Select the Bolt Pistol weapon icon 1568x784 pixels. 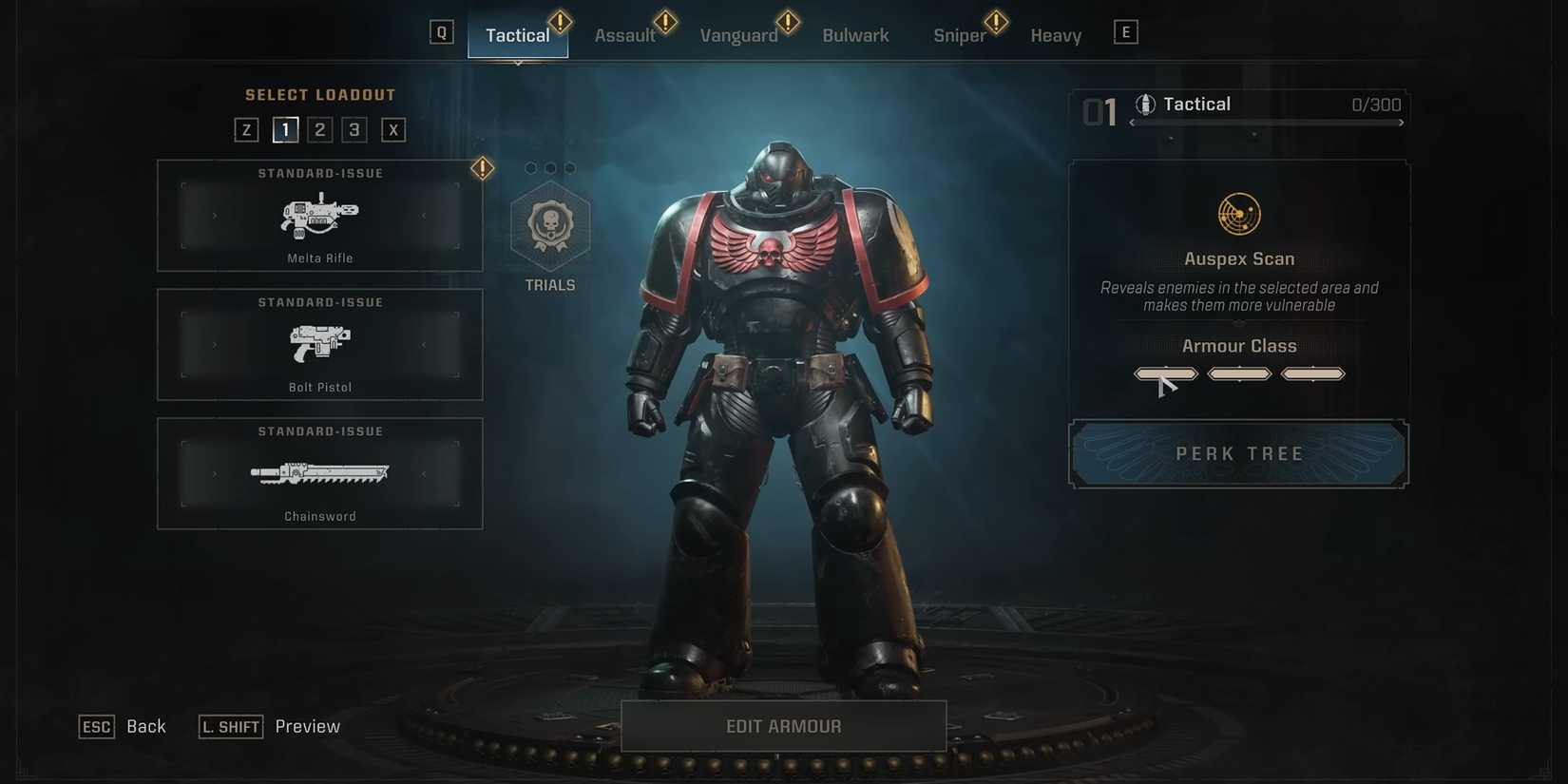coord(319,344)
